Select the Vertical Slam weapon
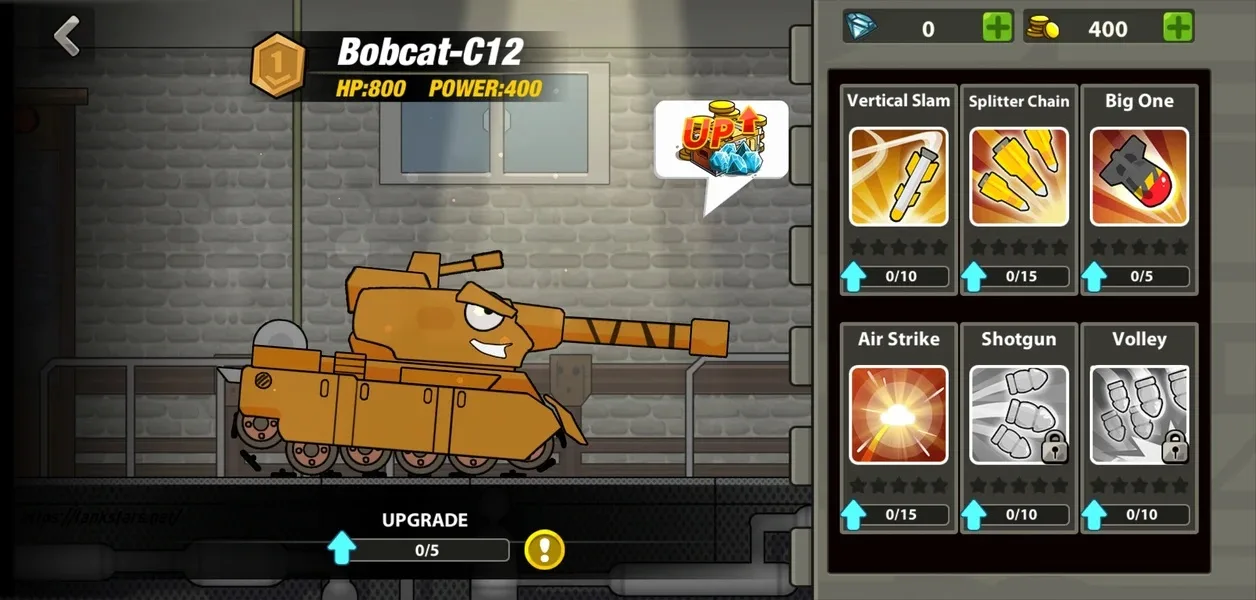The image size is (1256, 600). [898, 176]
